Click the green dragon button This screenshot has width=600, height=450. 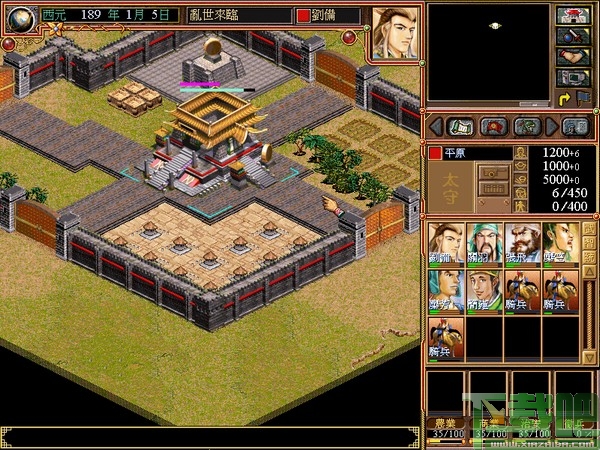pos(526,127)
